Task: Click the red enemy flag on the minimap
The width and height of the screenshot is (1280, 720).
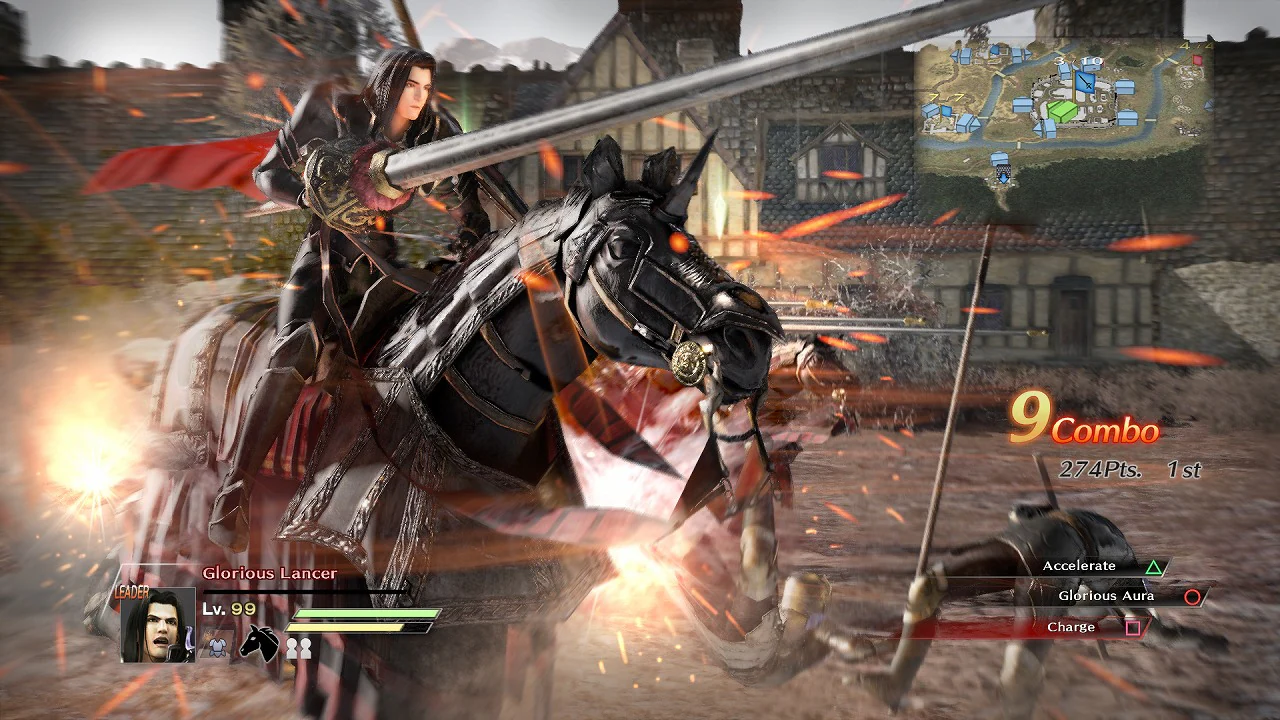Action: [x=1195, y=58]
